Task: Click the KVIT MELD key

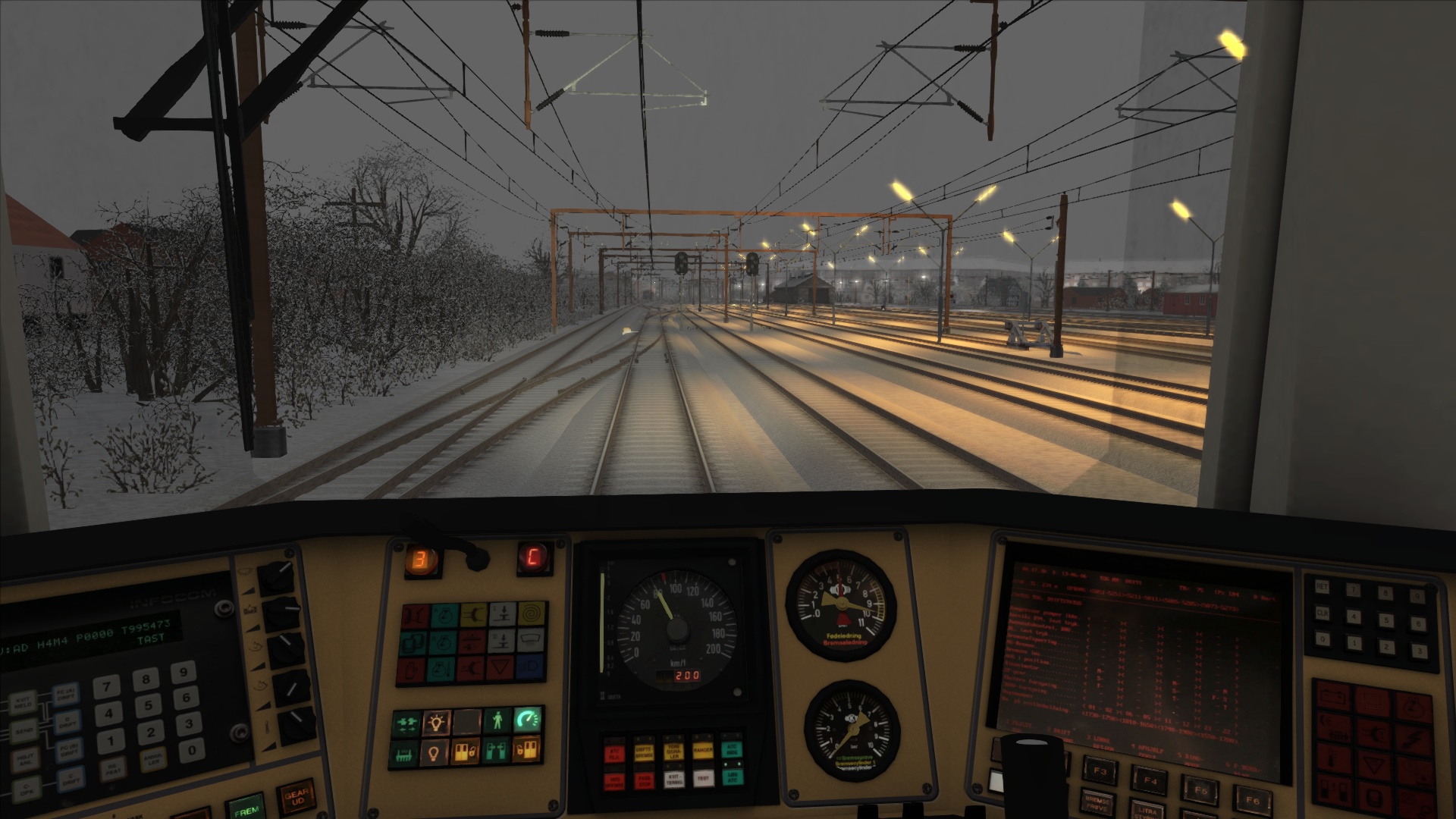Action: pos(24,703)
